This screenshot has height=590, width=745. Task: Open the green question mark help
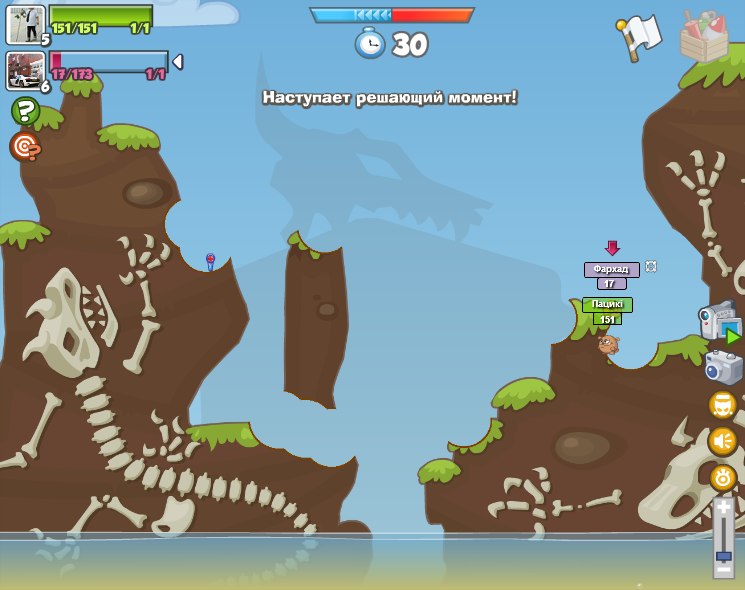pos(25,111)
